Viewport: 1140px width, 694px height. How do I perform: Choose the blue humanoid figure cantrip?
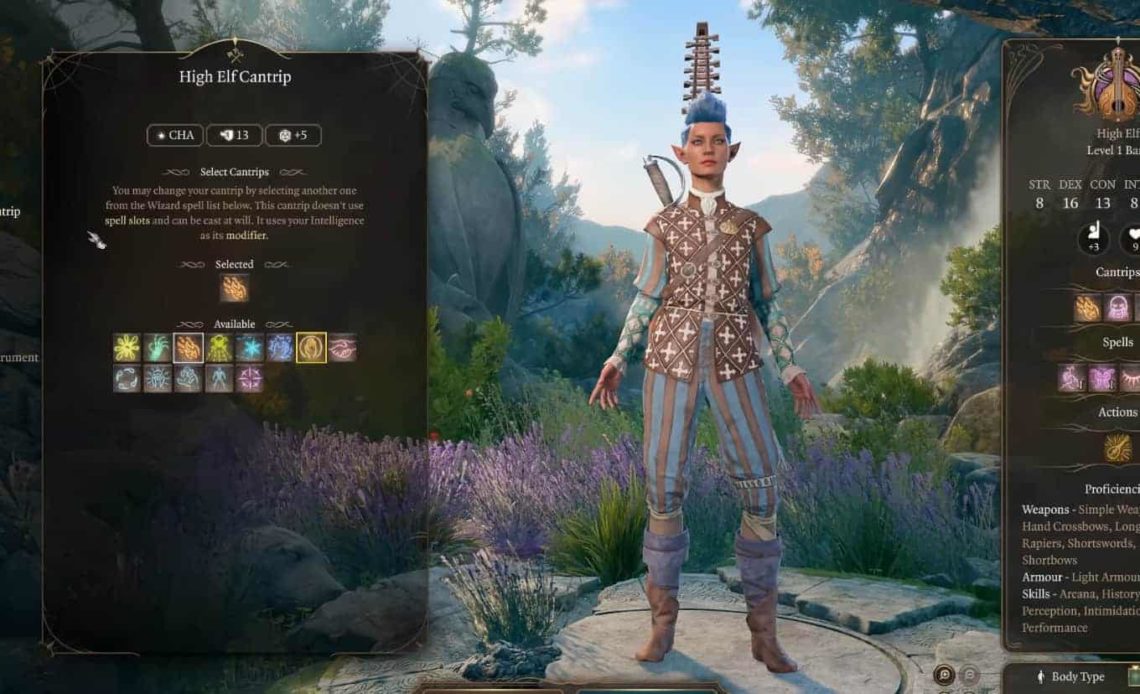[x=219, y=378]
